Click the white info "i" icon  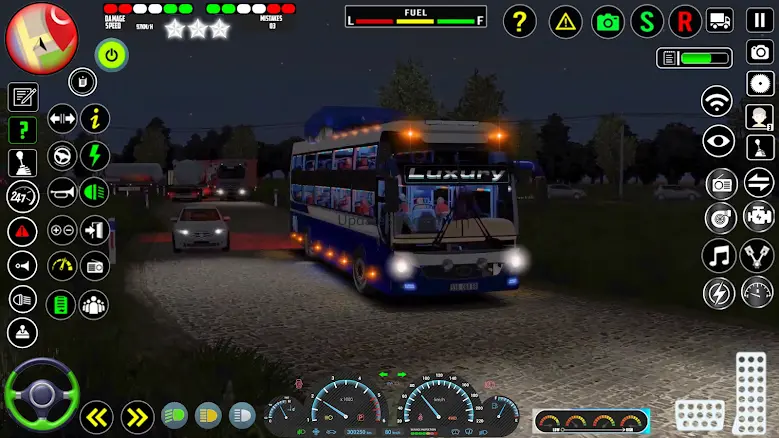pos(94,118)
